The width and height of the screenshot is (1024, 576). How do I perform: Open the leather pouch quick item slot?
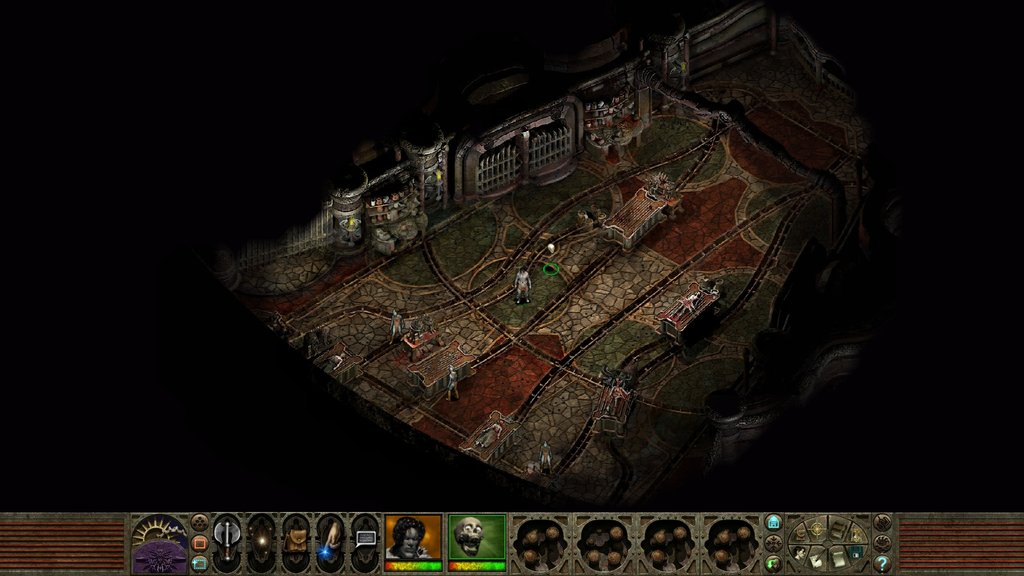click(296, 540)
